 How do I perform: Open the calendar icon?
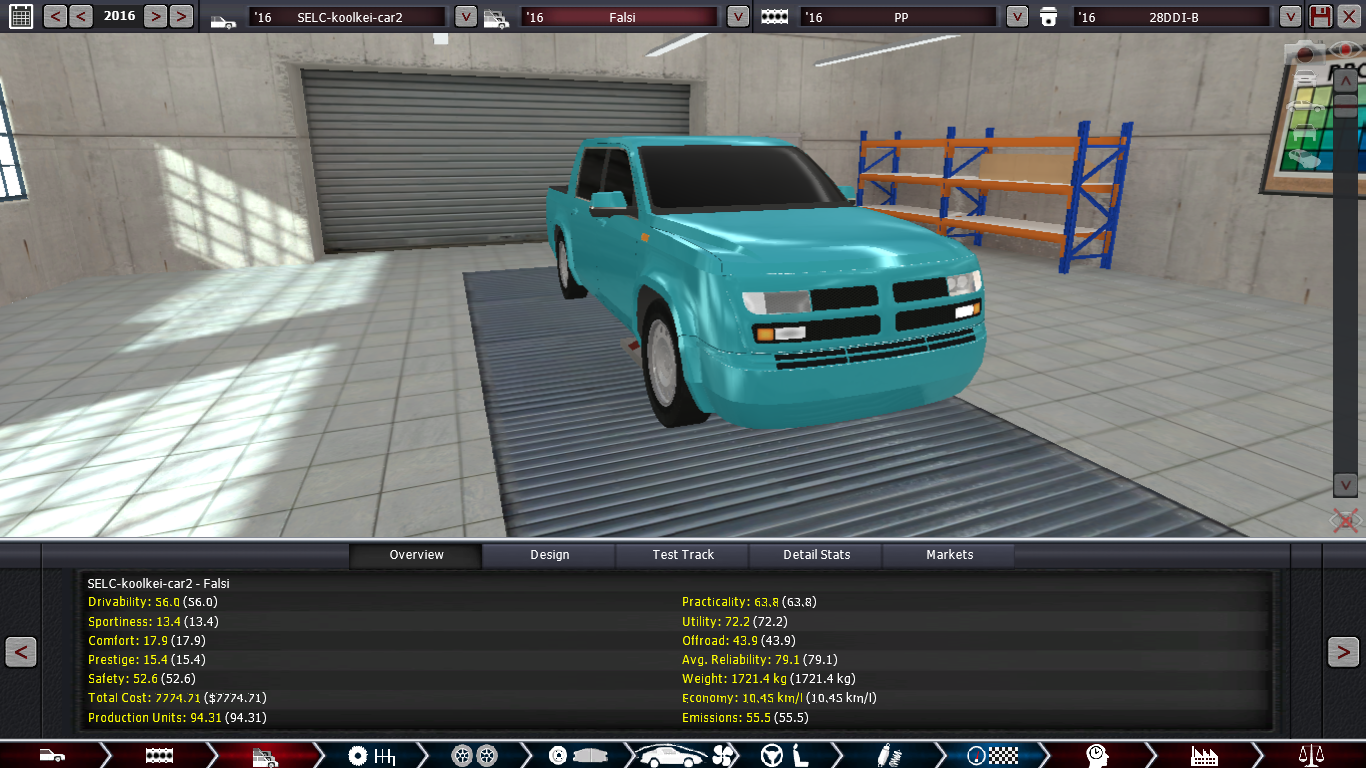coord(20,16)
